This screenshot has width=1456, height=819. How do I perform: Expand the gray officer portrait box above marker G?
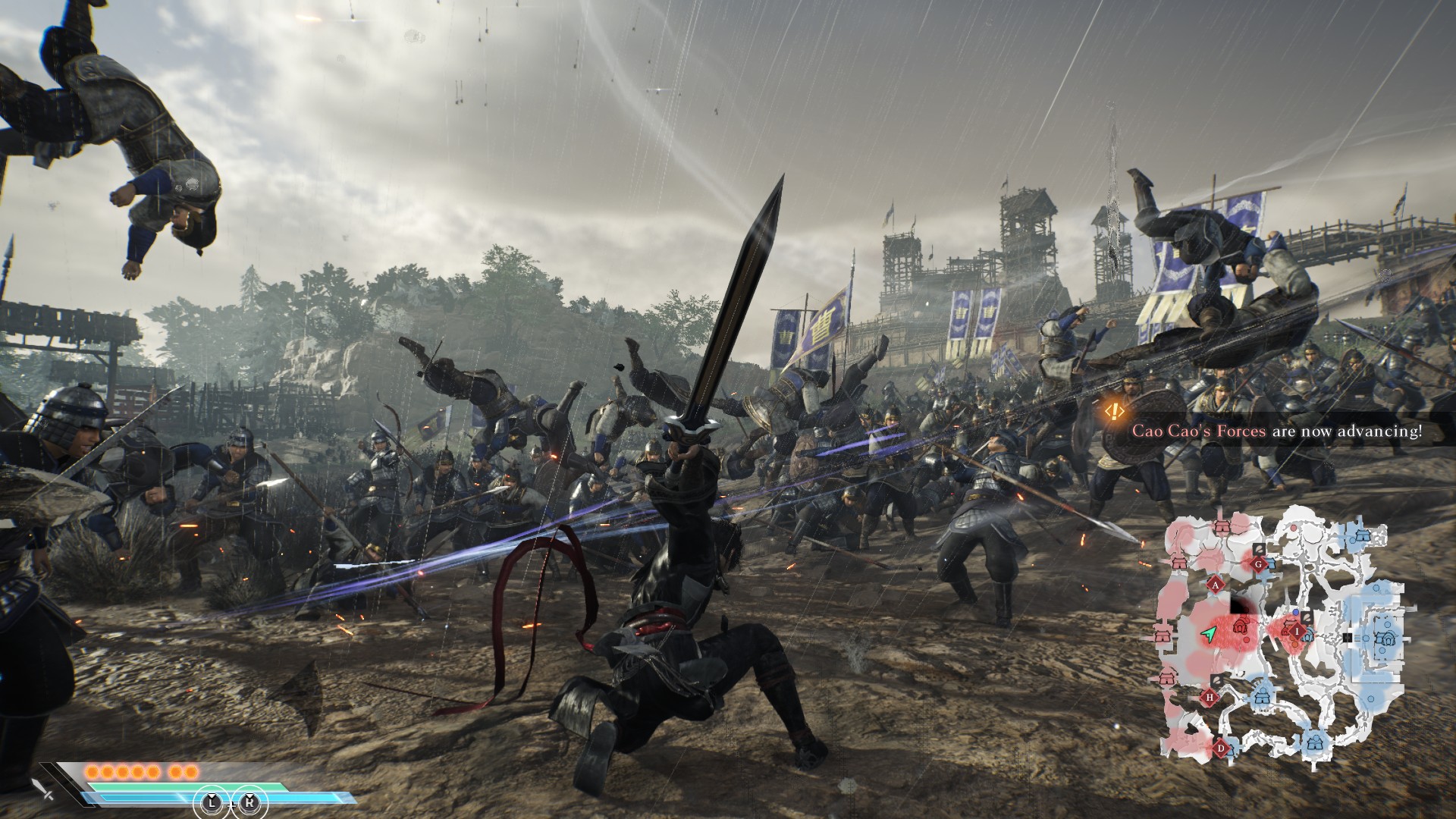click(x=1258, y=550)
